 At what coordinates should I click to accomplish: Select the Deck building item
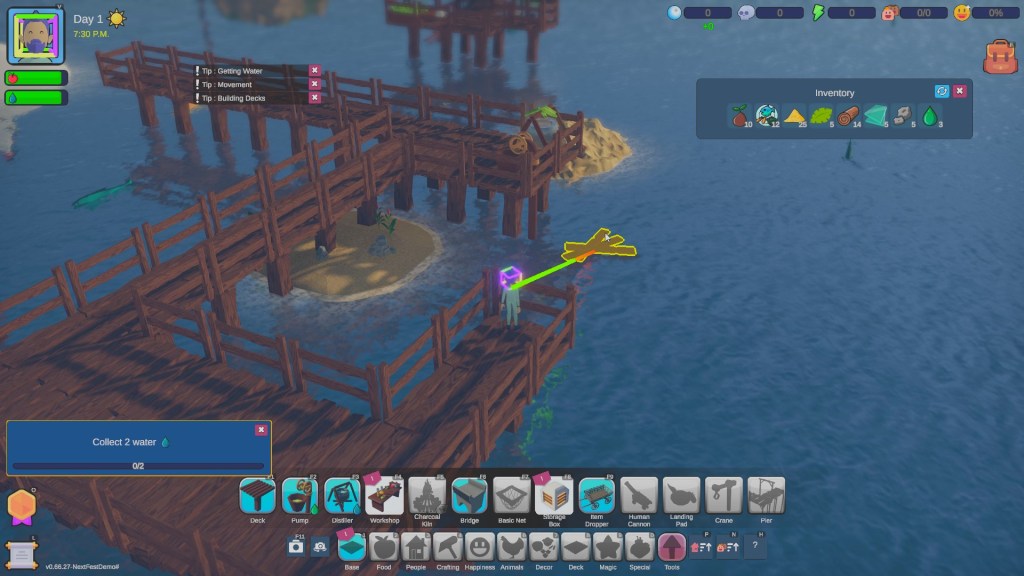(257, 496)
